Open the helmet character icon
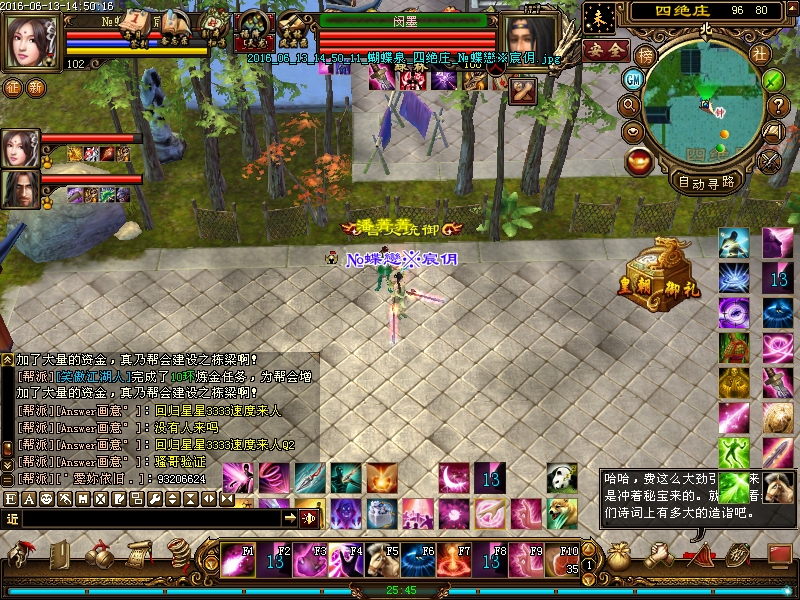The image size is (800, 600). [20, 553]
